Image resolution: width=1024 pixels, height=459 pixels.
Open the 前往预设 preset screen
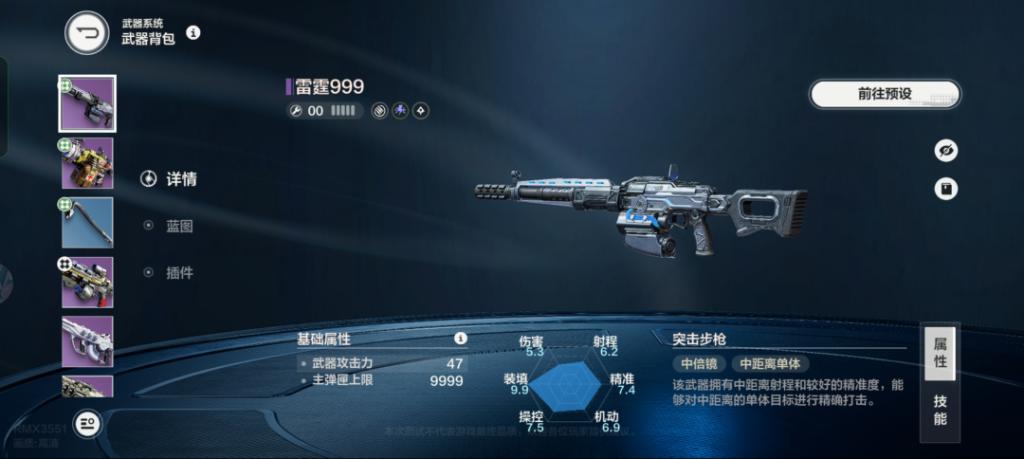point(884,94)
